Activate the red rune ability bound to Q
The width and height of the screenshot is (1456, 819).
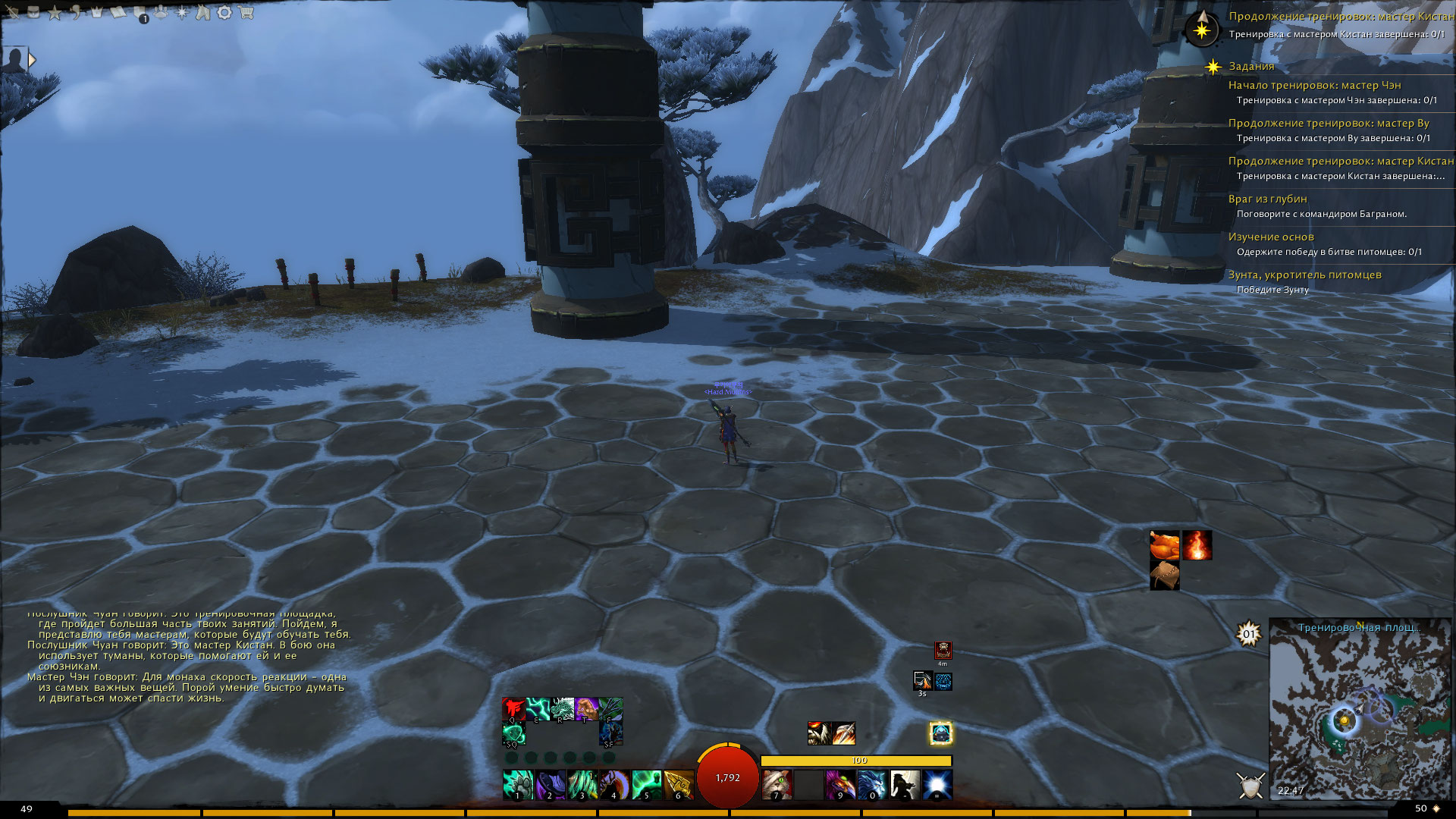coord(513,709)
